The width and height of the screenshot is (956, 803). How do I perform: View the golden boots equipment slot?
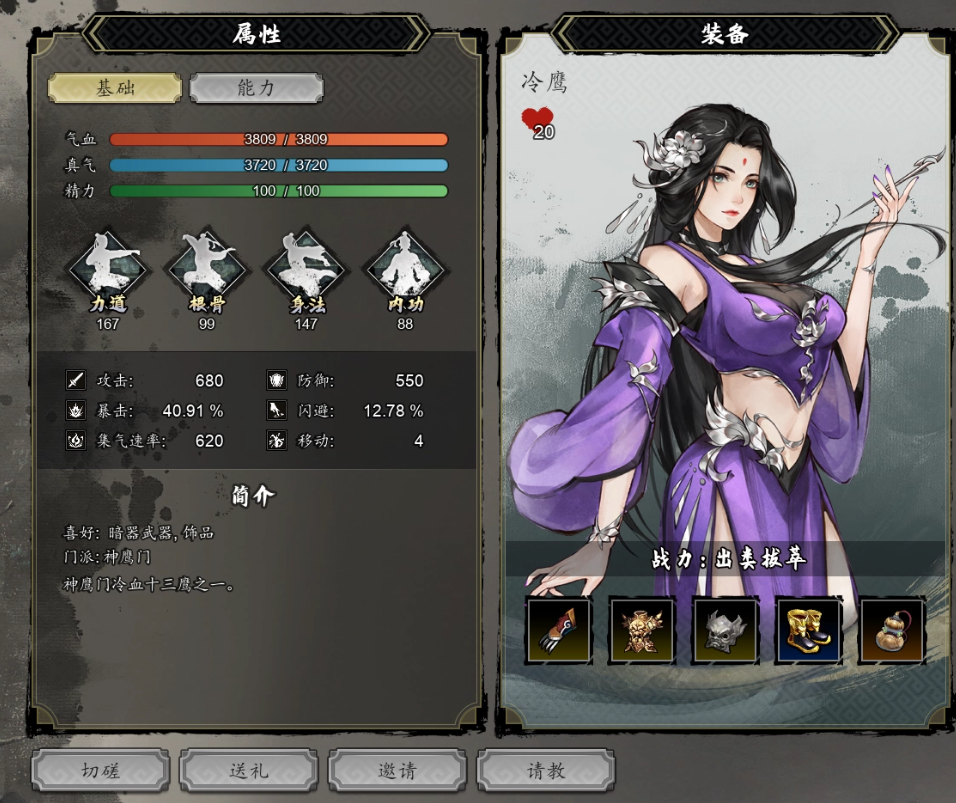pyautogui.click(x=809, y=630)
